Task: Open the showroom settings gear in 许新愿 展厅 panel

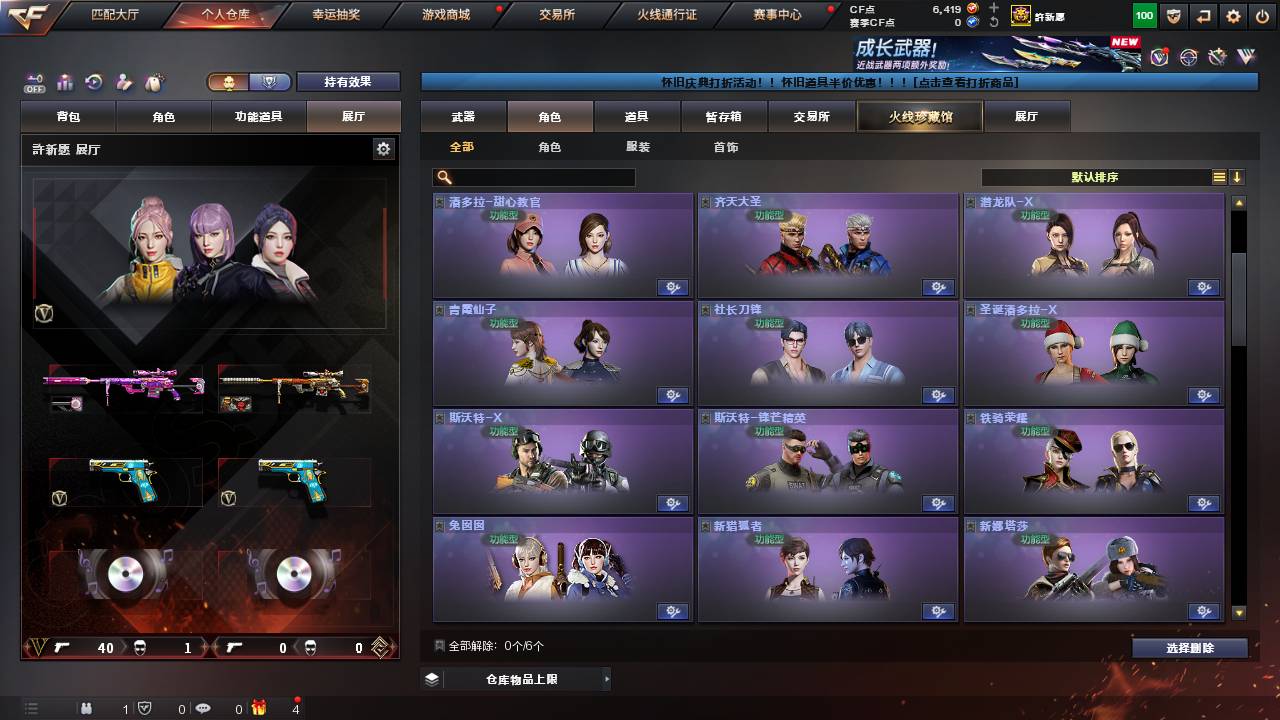Action: point(384,147)
